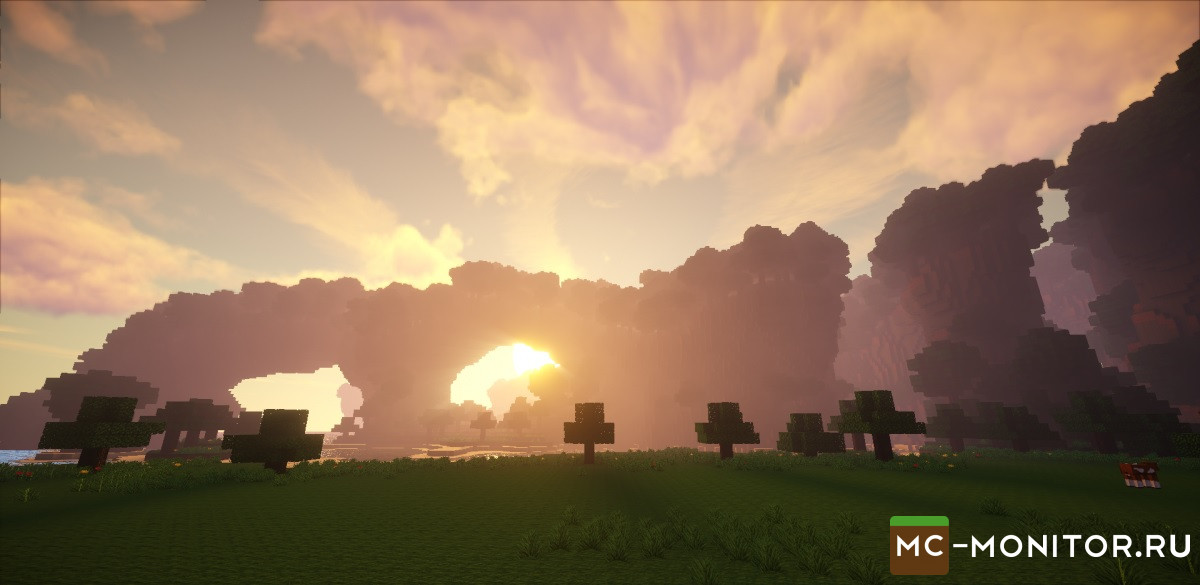Click the MC-MONITOR.RU watermark logo
Viewport: 1200px width, 585px height.
tap(1040, 546)
